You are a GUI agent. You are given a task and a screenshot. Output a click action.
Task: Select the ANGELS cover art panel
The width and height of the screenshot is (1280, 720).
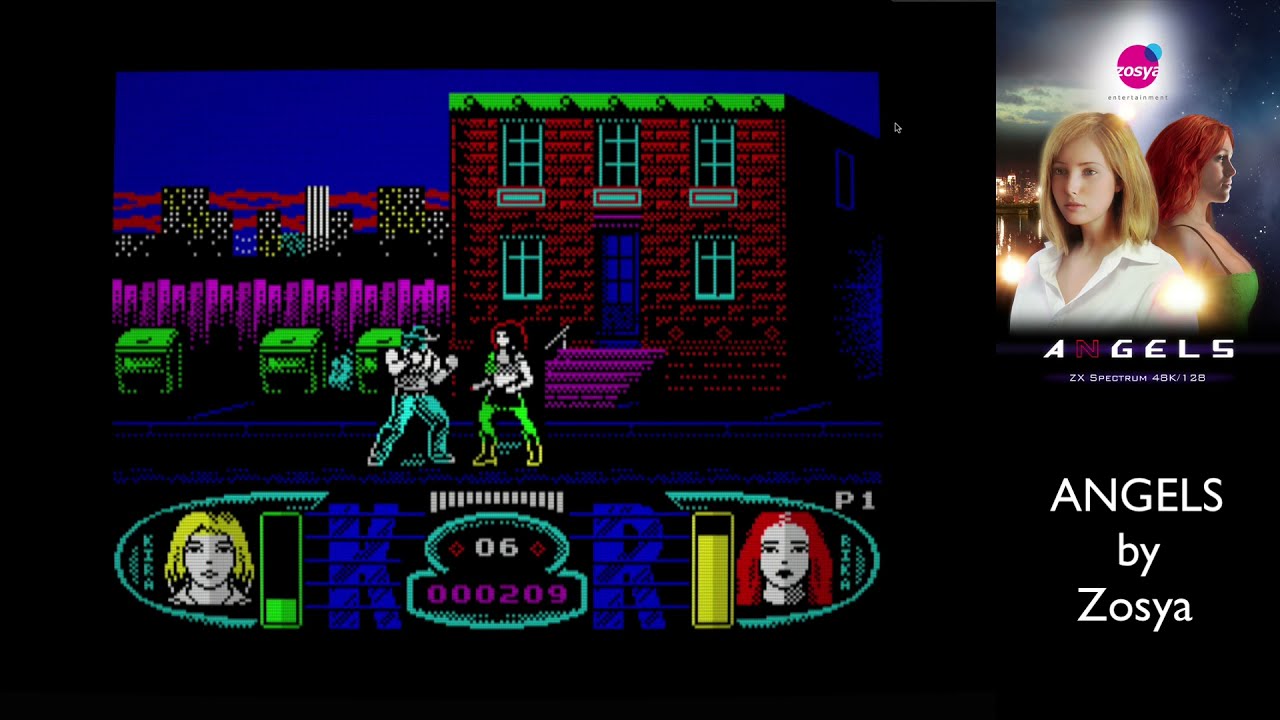[1135, 200]
